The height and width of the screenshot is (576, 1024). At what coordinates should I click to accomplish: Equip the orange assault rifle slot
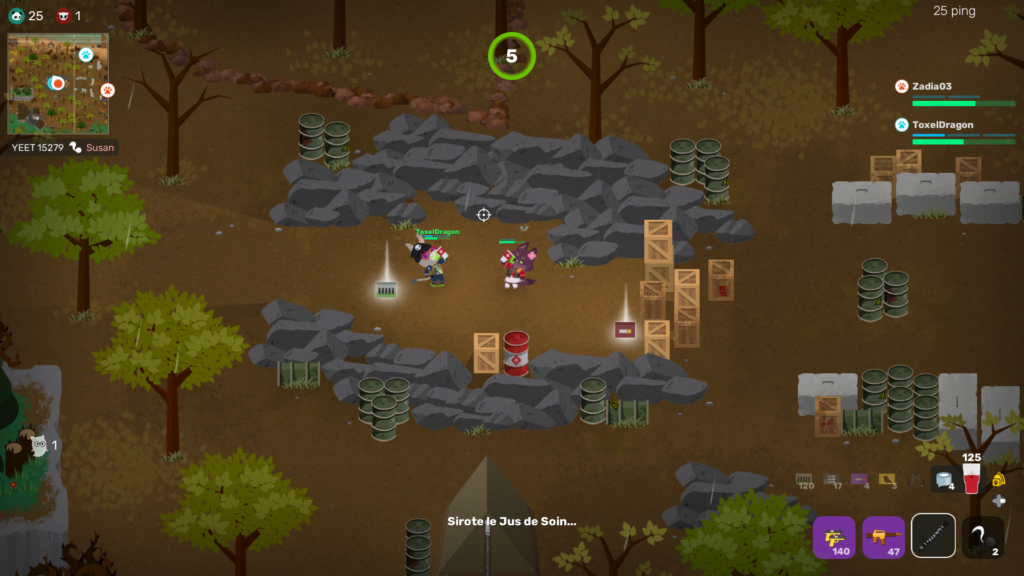click(x=883, y=537)
